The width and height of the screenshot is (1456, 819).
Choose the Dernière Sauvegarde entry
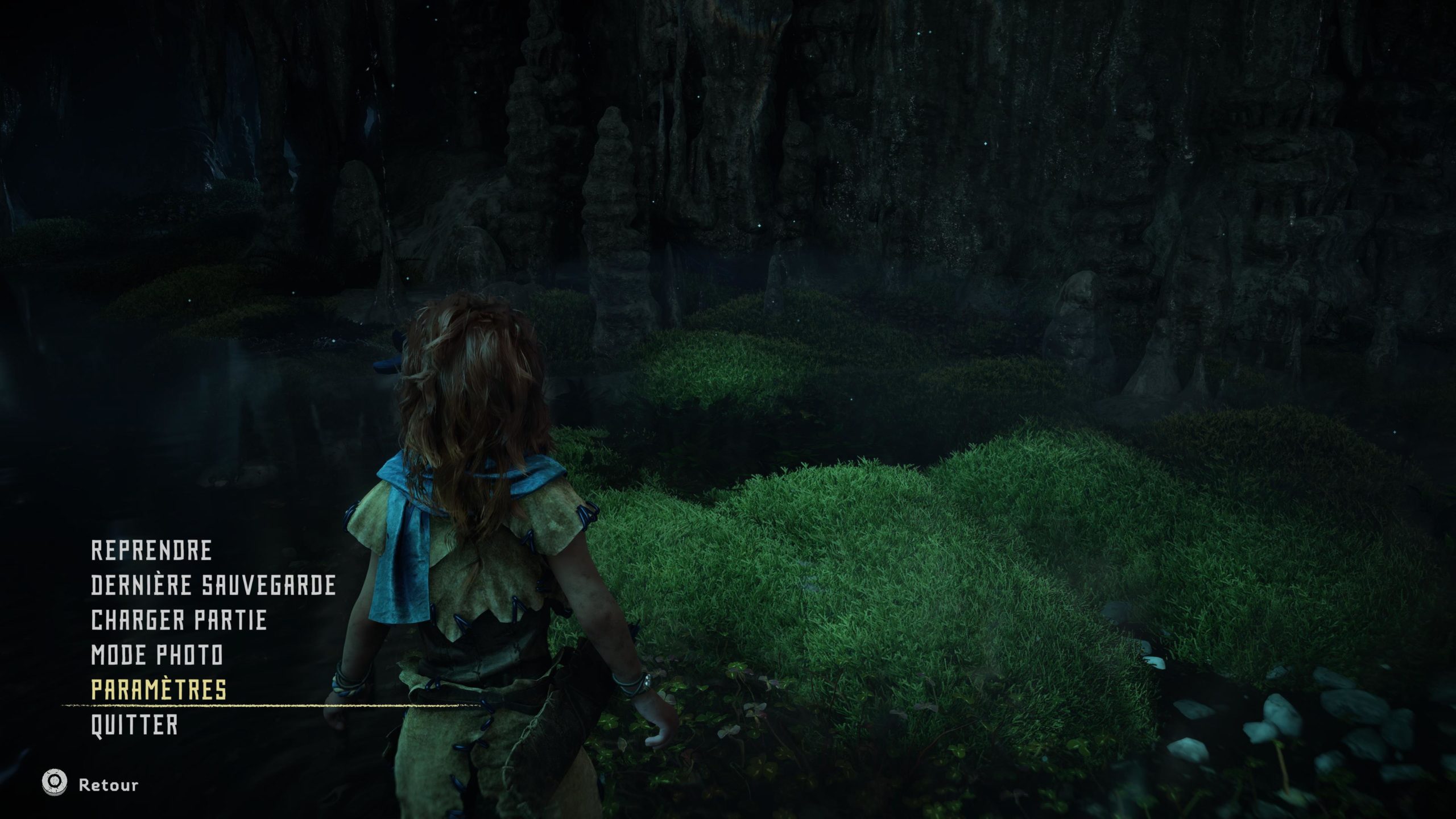pyautogui.click(x=213, y=585)
